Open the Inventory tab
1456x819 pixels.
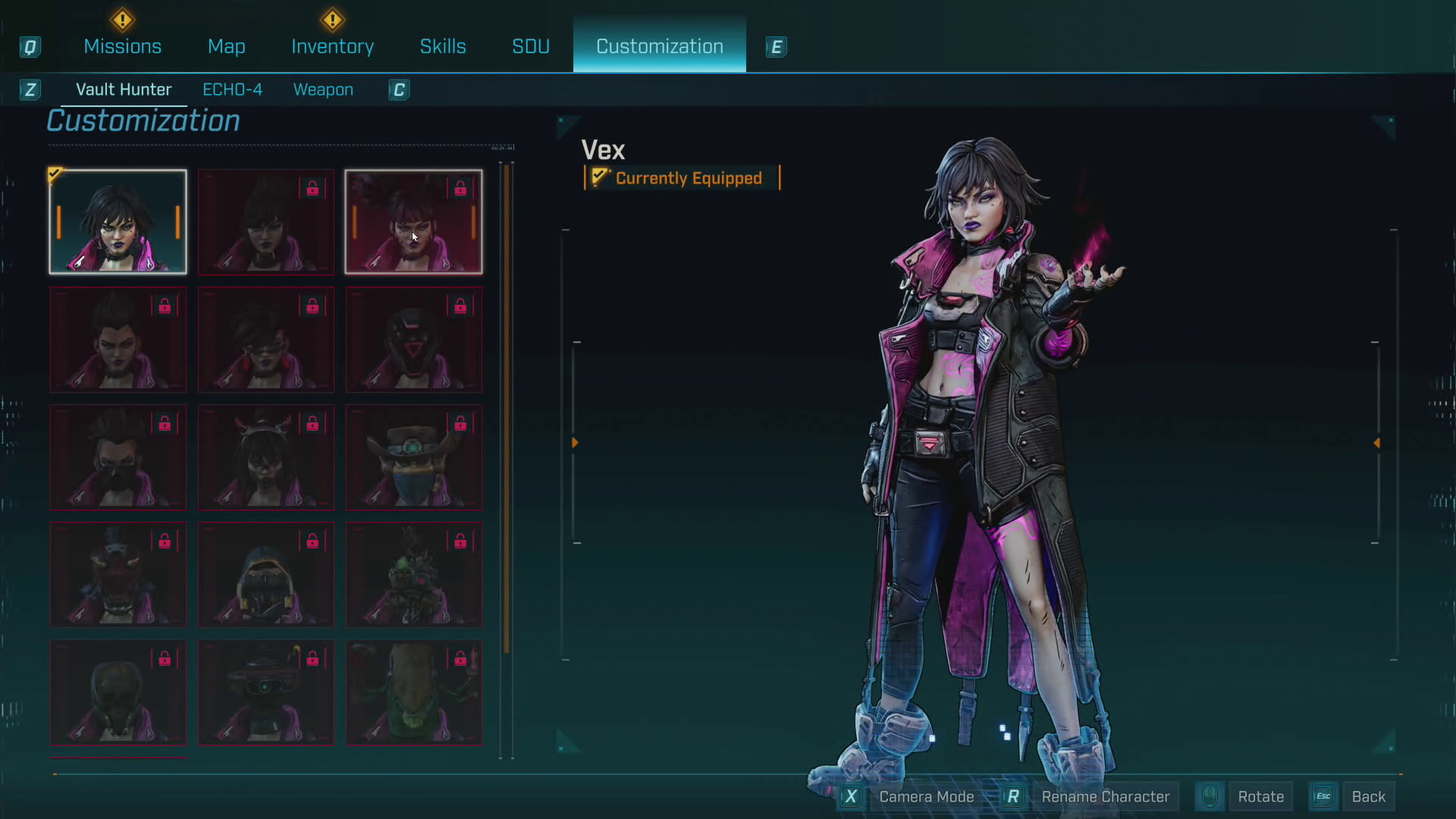pyautogui.click(x=332, y=46)
